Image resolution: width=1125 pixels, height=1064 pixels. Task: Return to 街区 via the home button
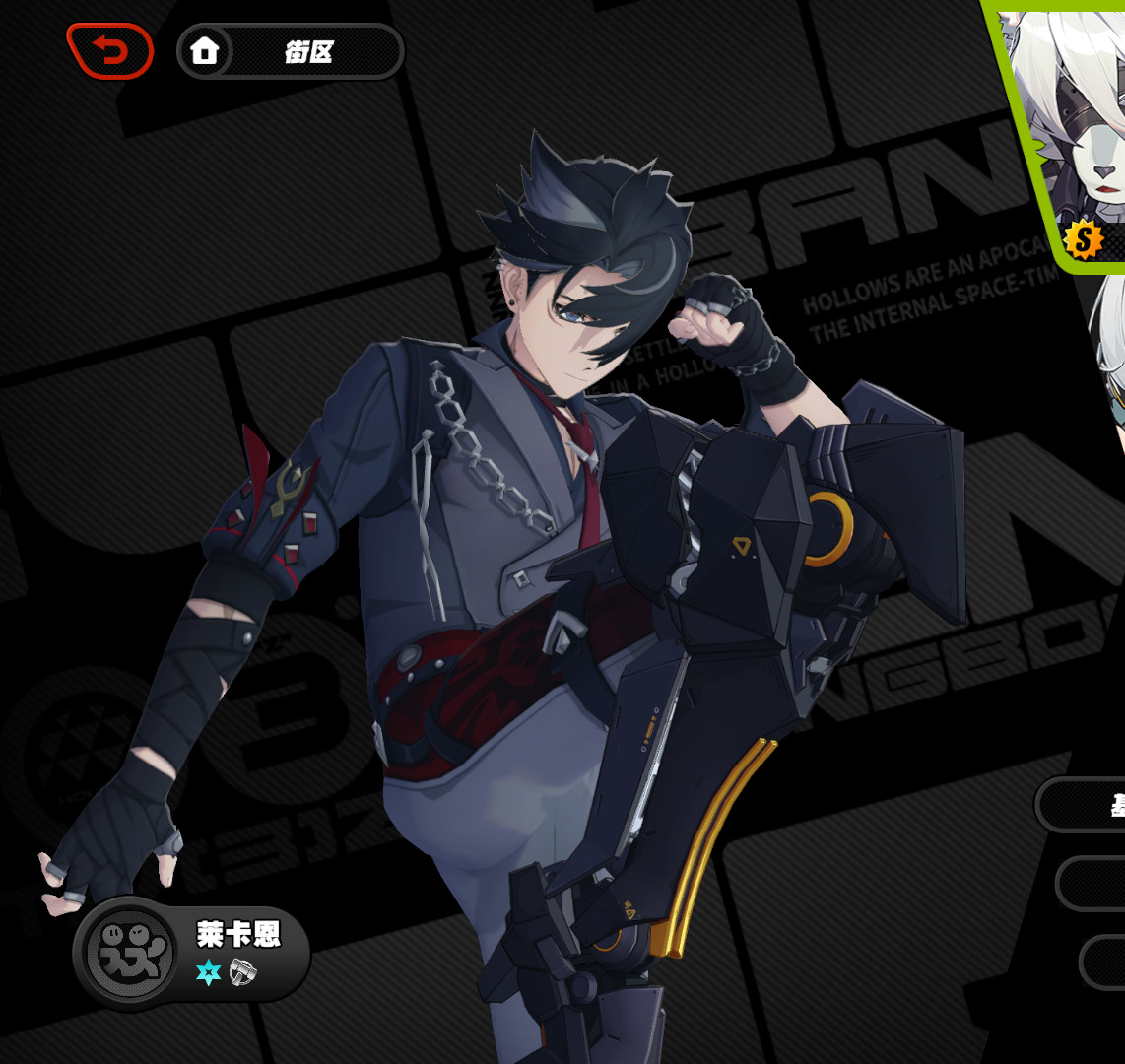(x=290, y=51)
